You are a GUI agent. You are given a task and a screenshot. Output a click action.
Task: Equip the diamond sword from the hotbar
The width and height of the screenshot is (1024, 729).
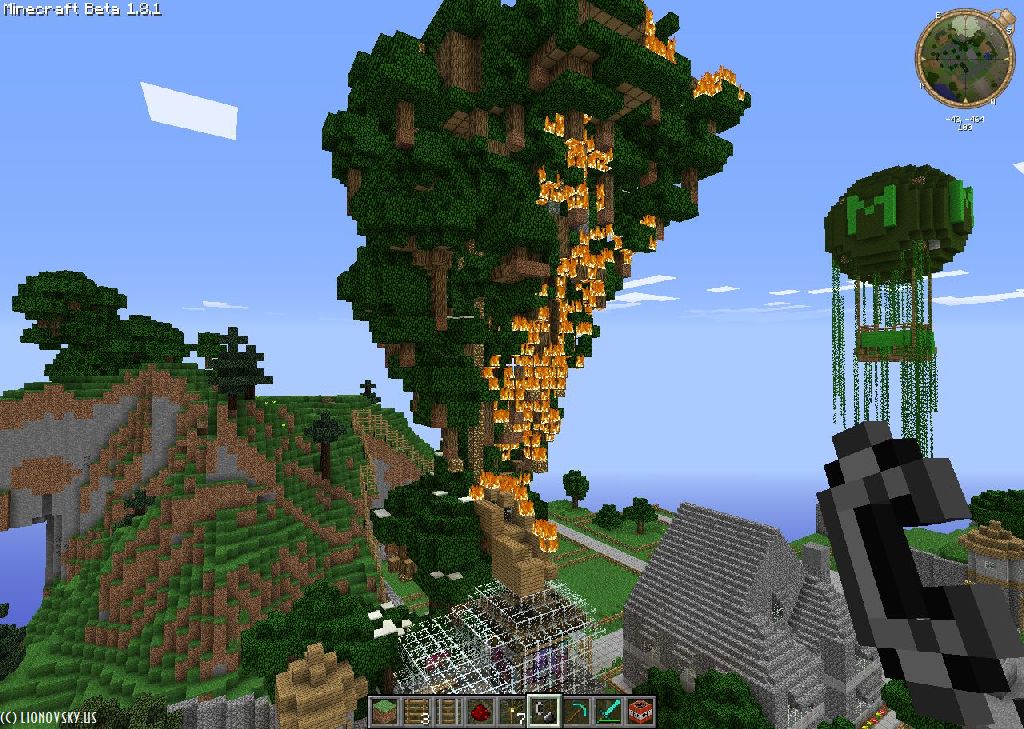[x=608, y=711]
